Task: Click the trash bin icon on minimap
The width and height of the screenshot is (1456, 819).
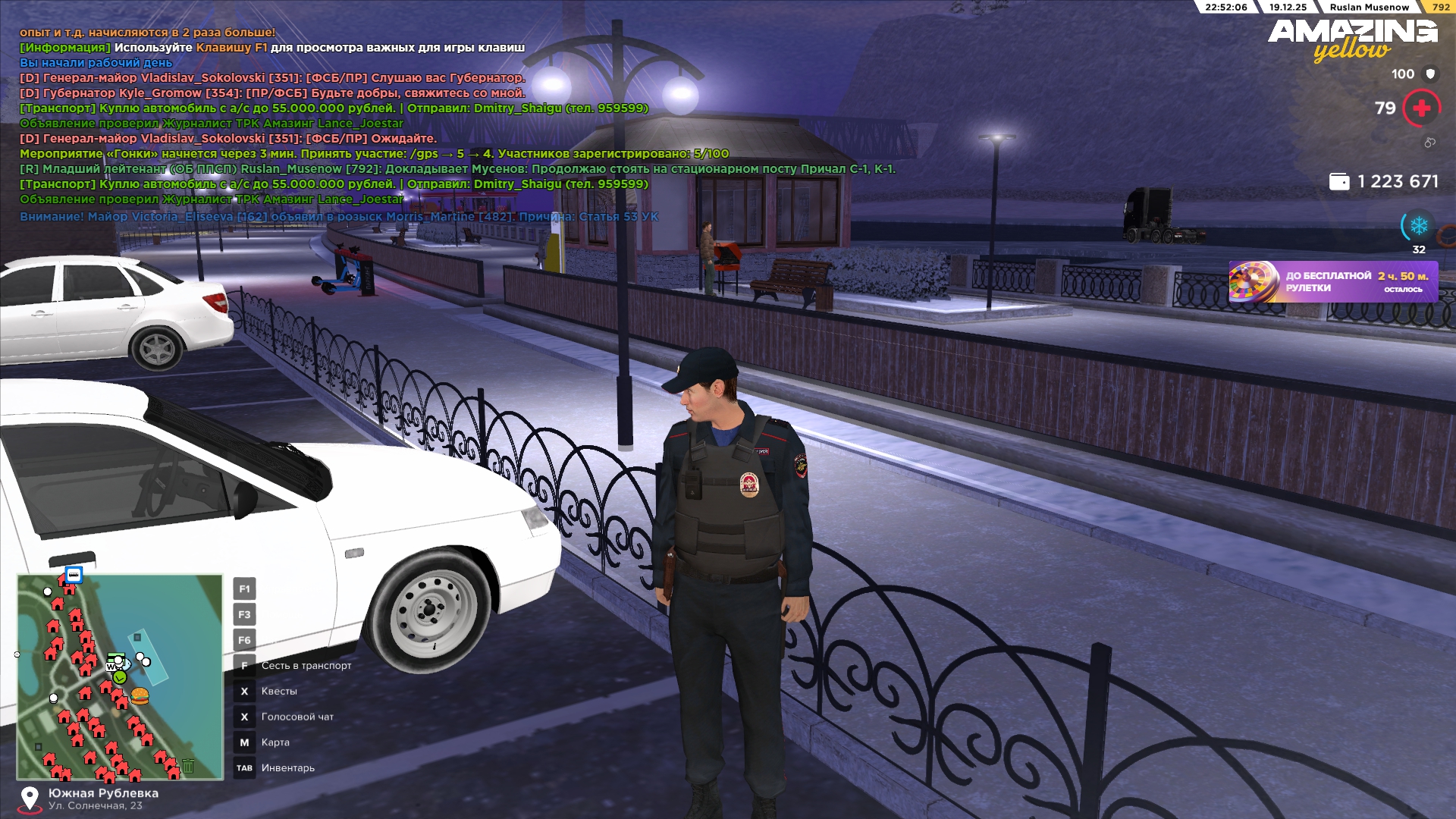Action: (x=188, y=766)
